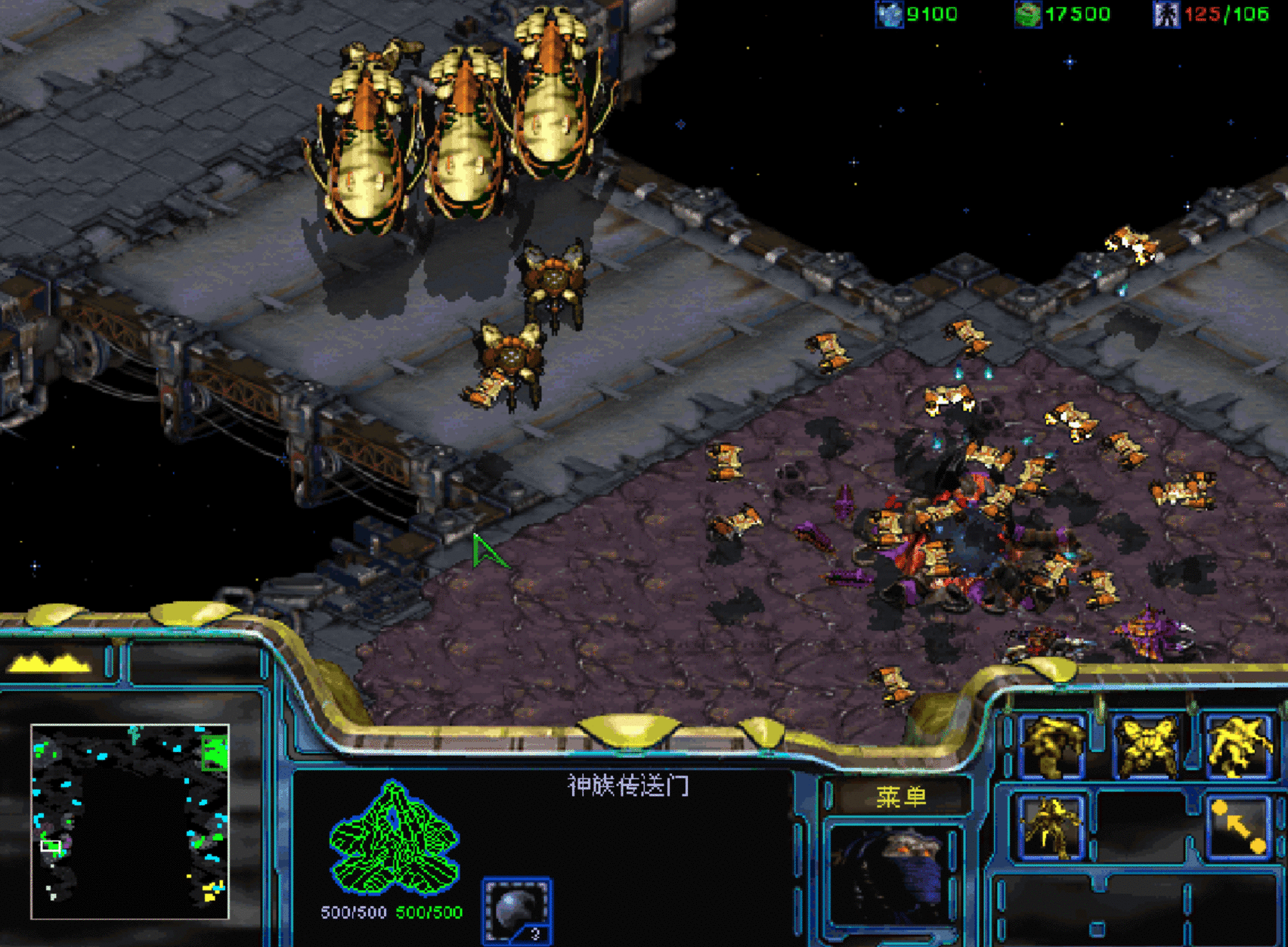1288x947 pixels.
Task: Open the 菜单 game menu
Action: [x=900, y=797]
